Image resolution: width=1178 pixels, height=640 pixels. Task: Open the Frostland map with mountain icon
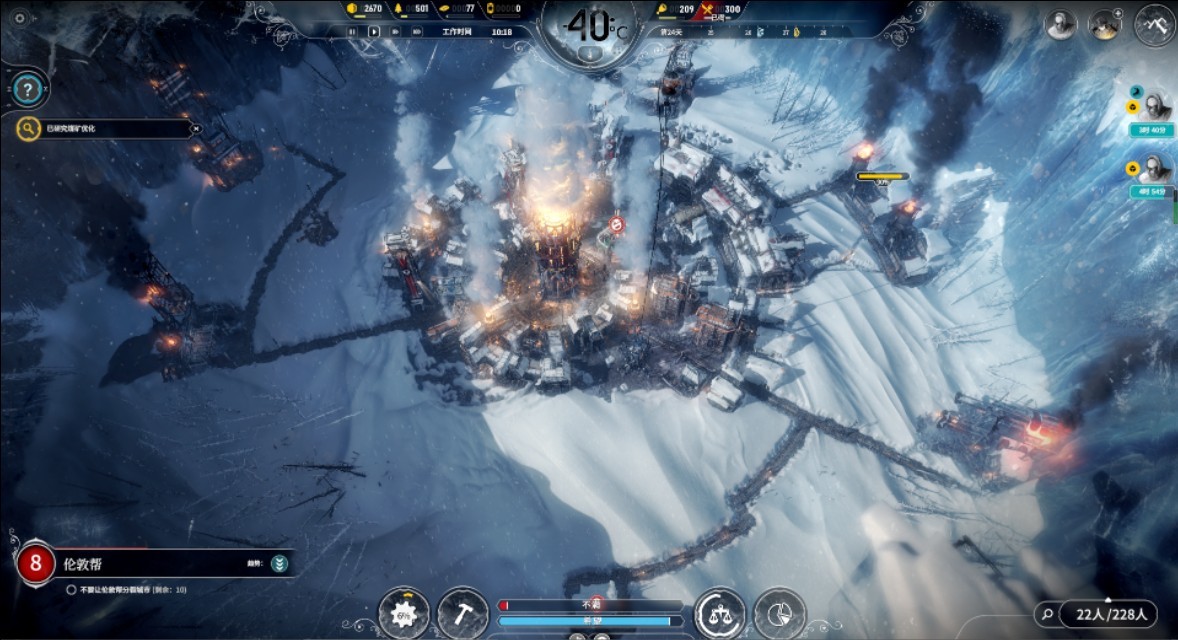pos(1154,24)
